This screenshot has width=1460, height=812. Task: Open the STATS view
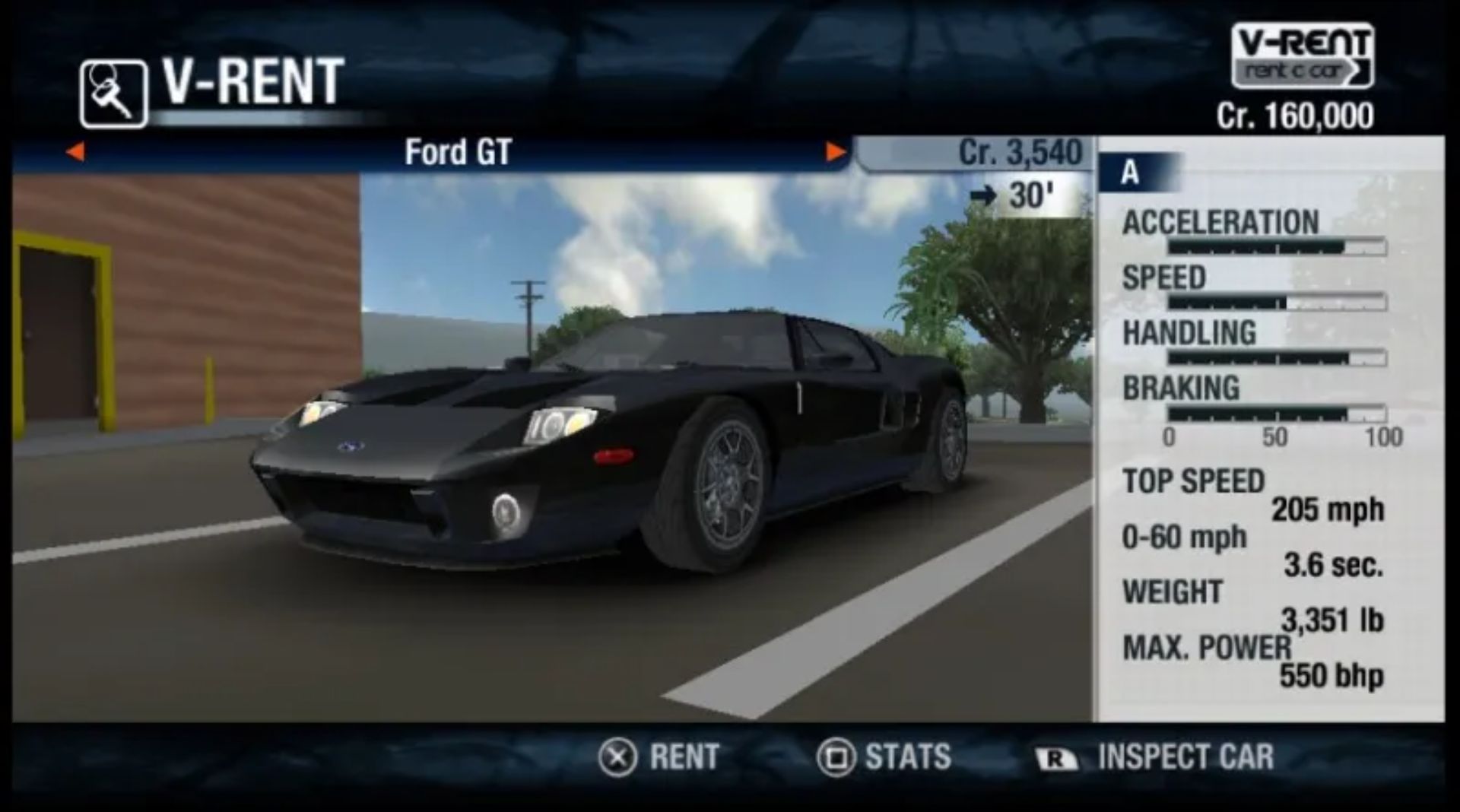point(884,757)
